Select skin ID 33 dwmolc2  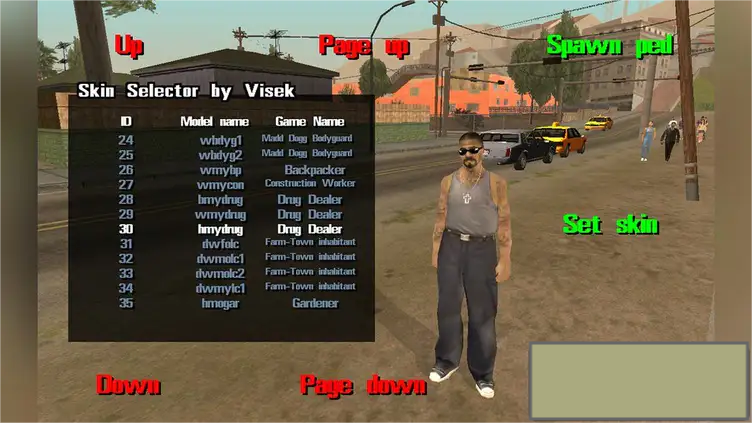coord(221,273)
